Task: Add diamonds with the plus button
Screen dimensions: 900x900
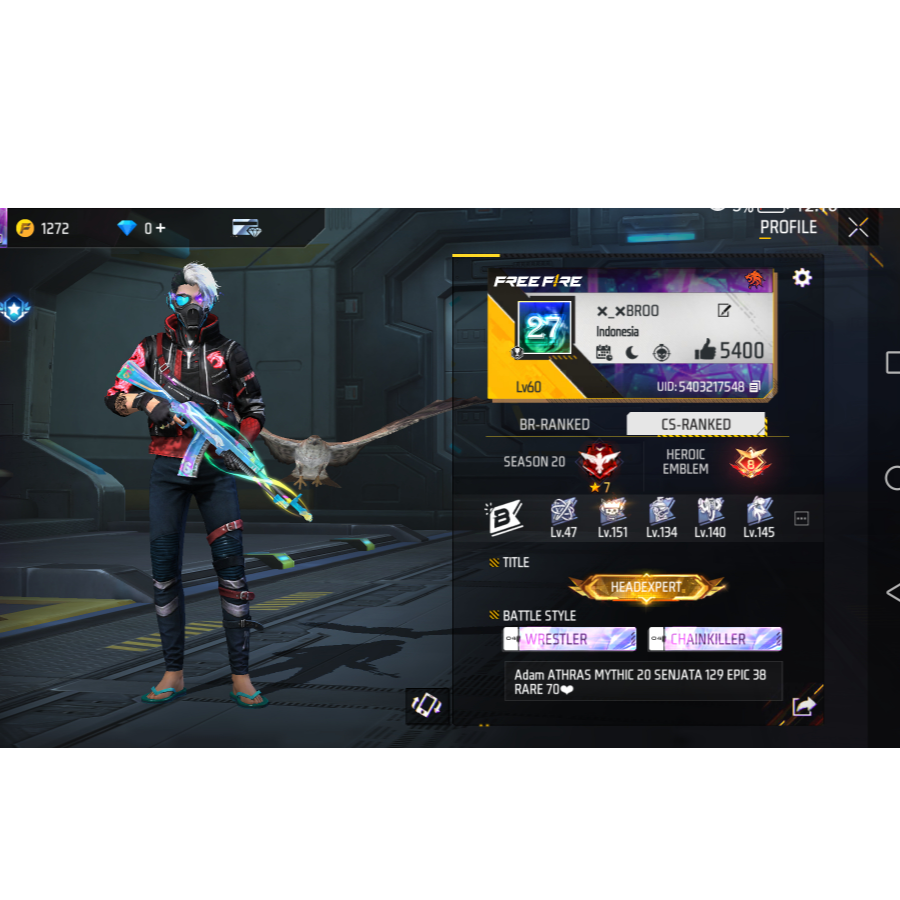Action: click(x=160, y=229)
